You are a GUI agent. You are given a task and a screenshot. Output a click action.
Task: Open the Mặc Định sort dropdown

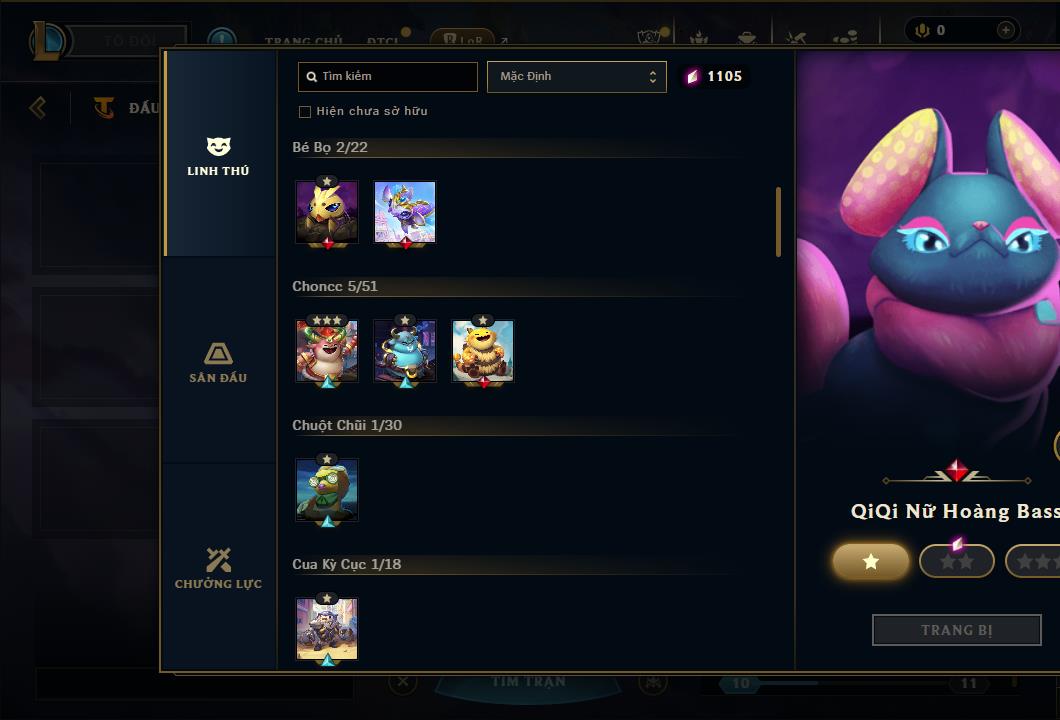tap(576, 76)
